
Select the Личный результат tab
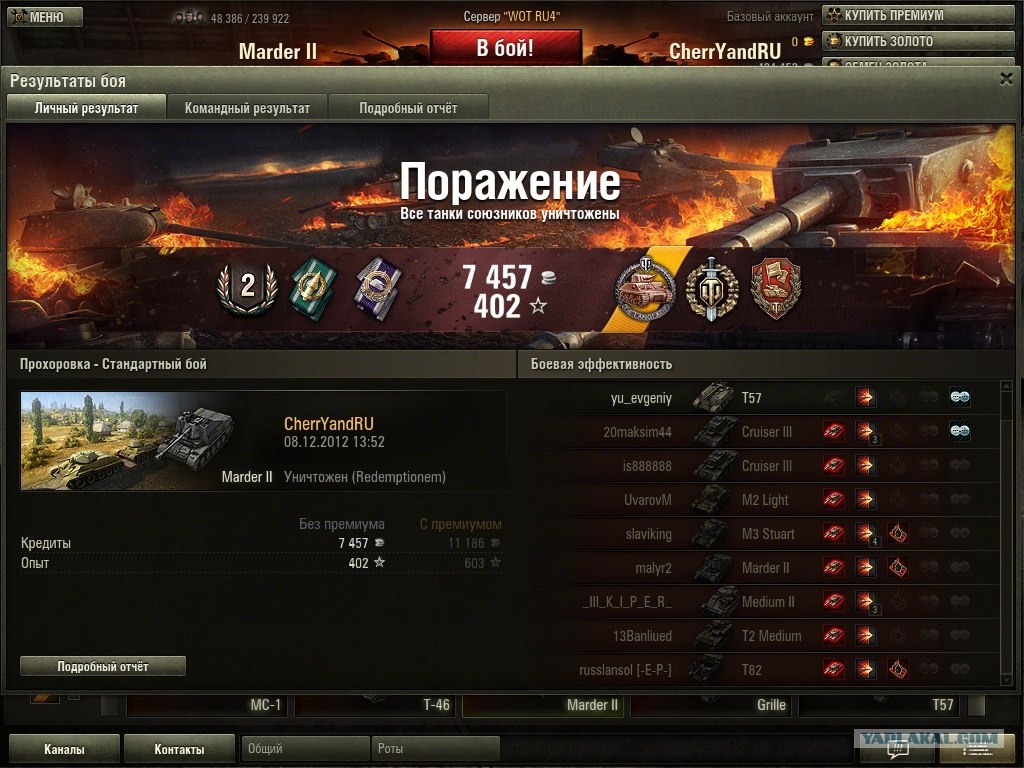pyautogui.click(x=86, y=108)
